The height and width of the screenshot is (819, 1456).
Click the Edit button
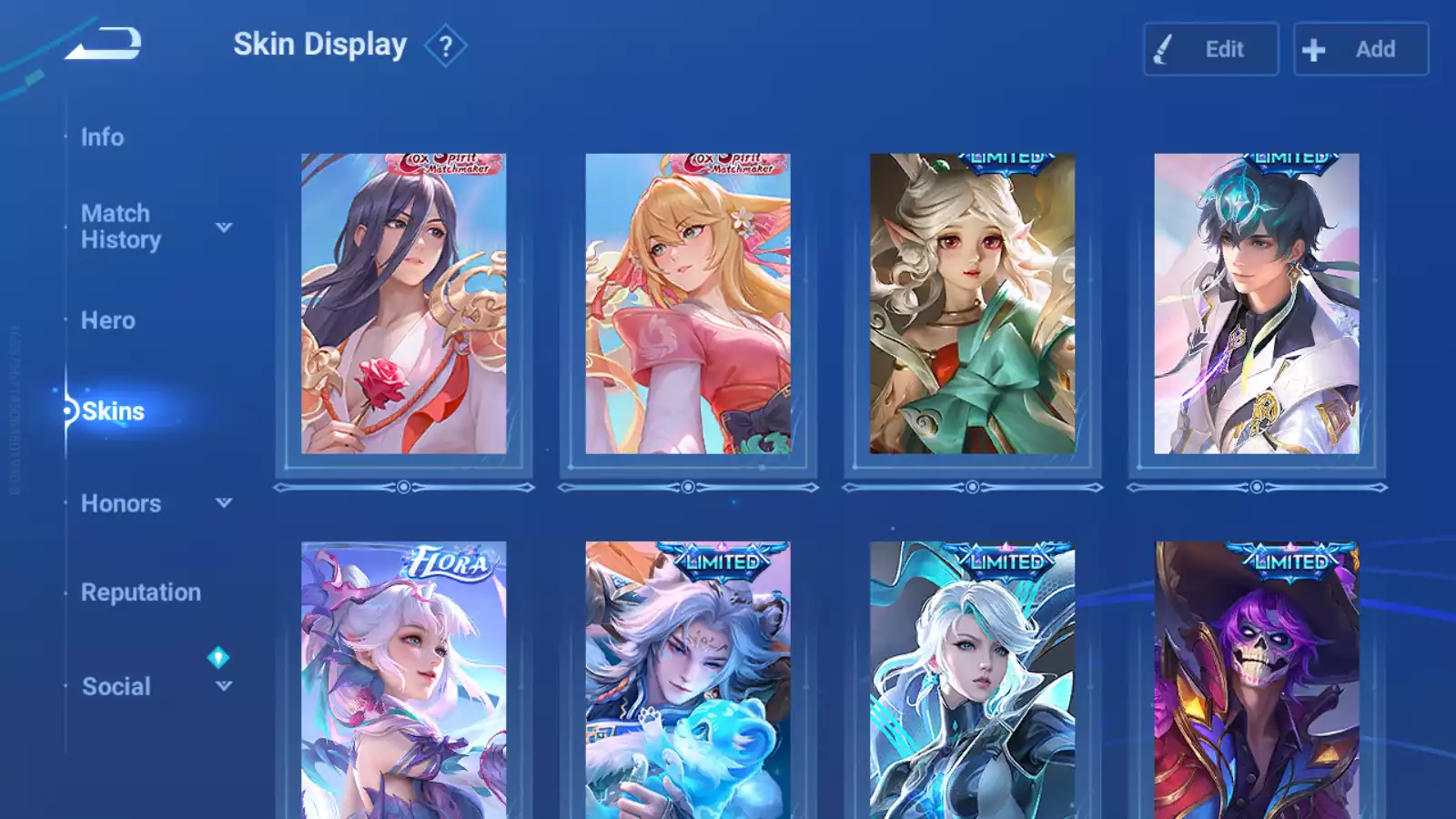point(1210,49)
